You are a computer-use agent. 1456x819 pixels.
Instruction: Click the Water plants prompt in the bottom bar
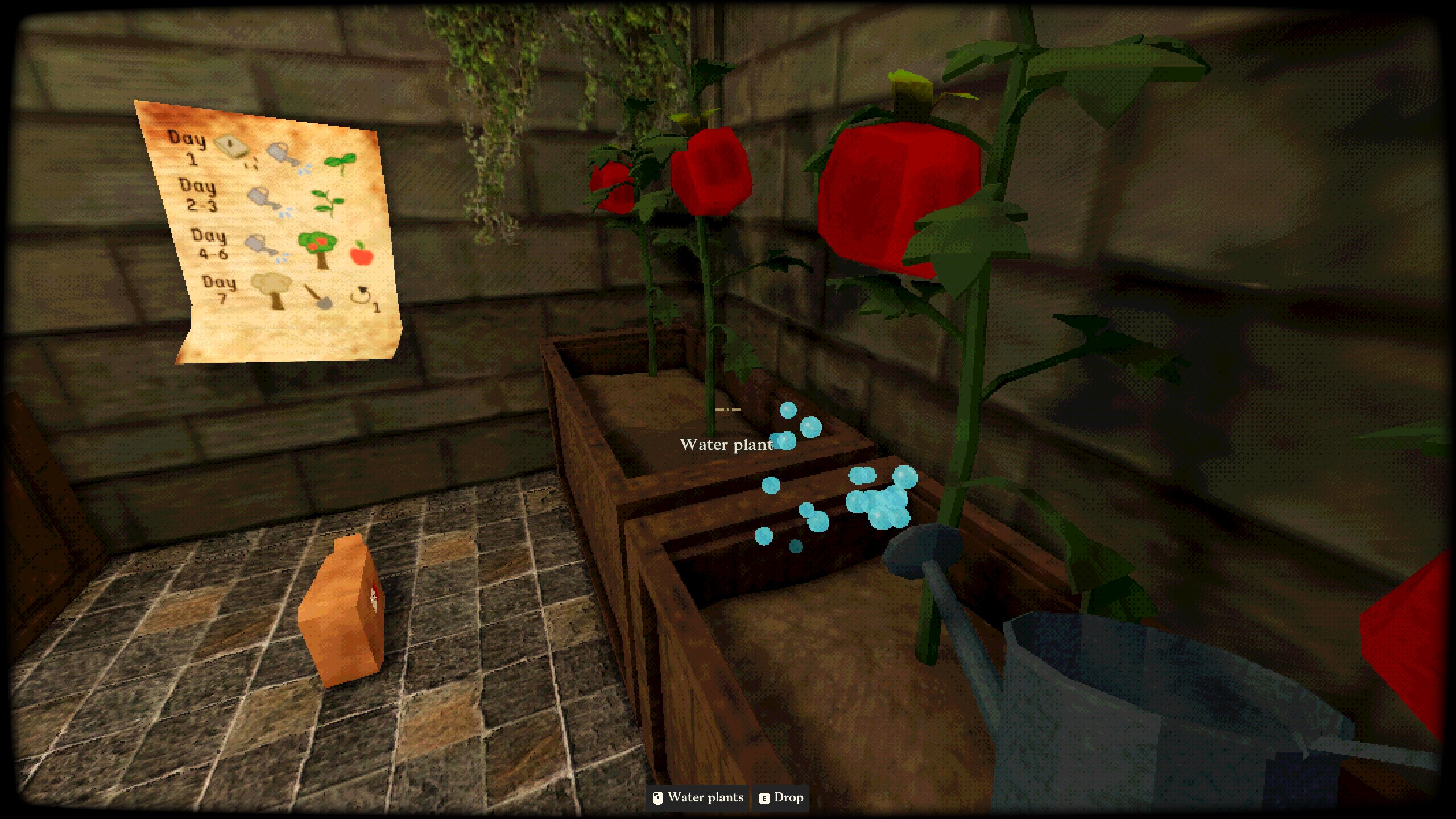coord(705,798)
